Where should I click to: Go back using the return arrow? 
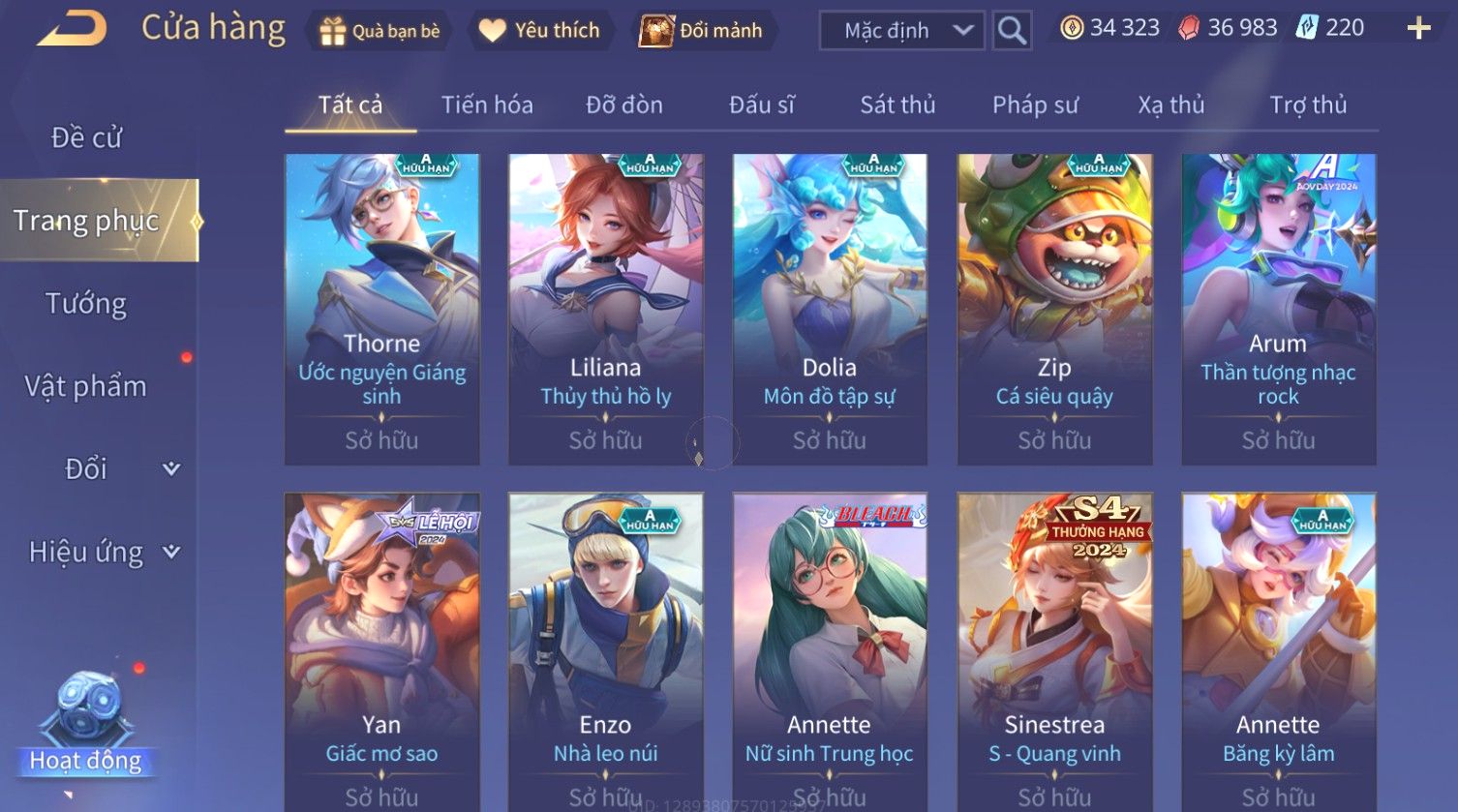click(73, 29)
